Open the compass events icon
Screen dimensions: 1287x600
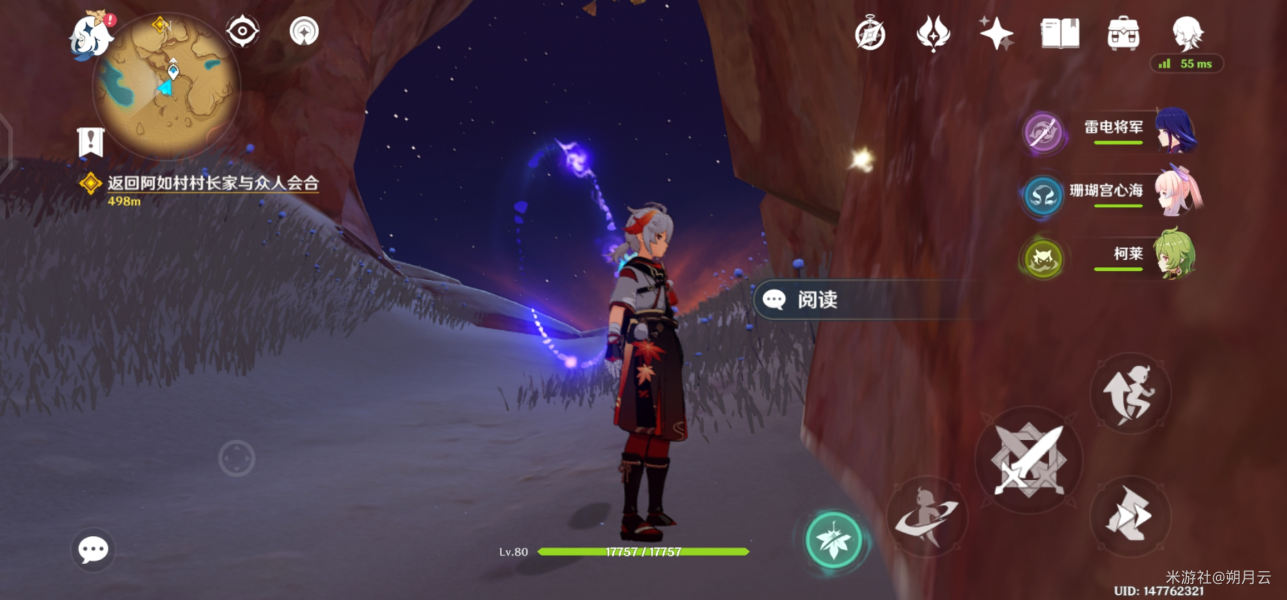pyautogui.click(x=870, y=34)
